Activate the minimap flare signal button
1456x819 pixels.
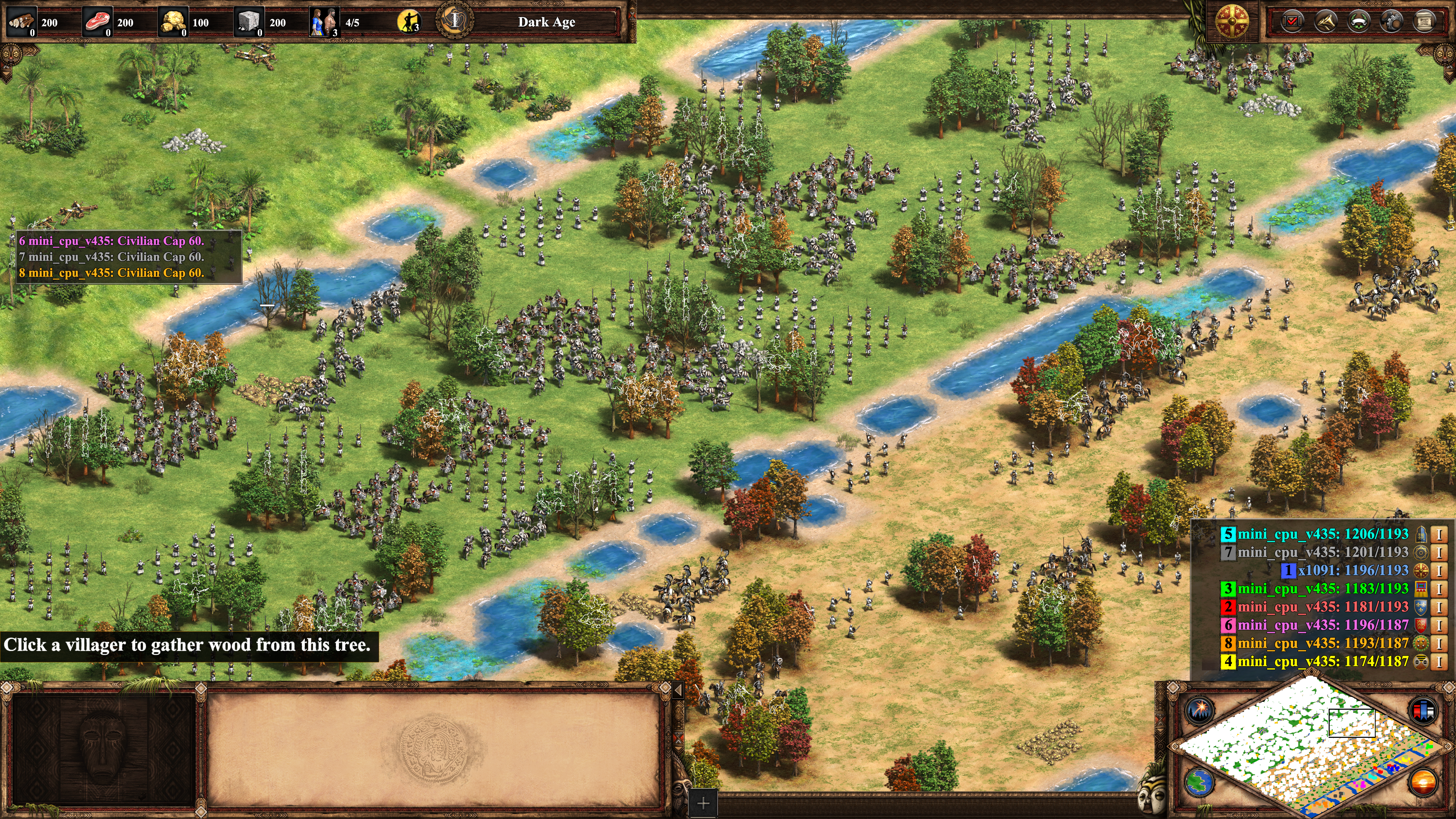(1199, 710)
